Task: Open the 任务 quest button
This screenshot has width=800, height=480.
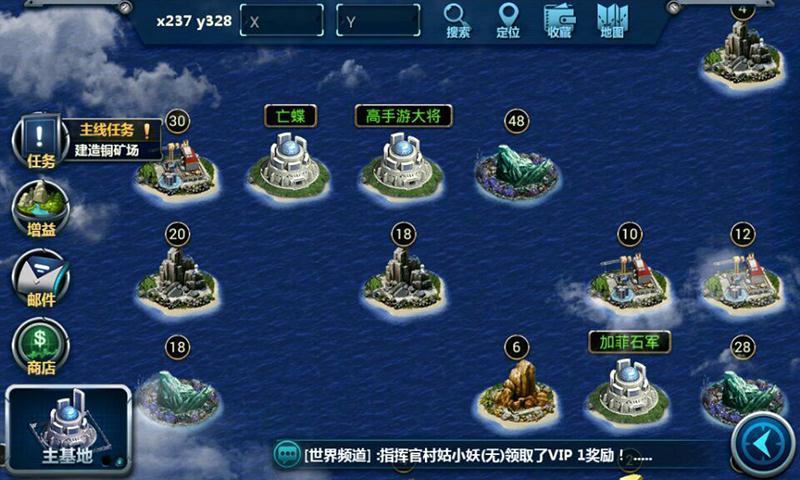Action: click(40, 142)
